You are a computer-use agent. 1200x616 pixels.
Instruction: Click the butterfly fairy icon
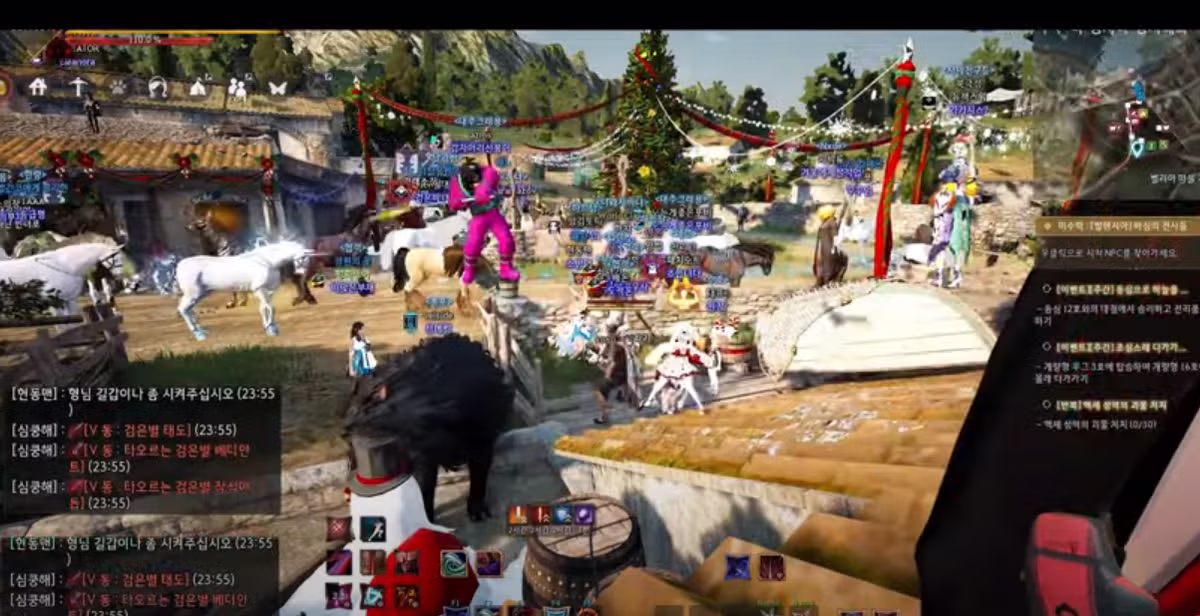click(277, 87)
